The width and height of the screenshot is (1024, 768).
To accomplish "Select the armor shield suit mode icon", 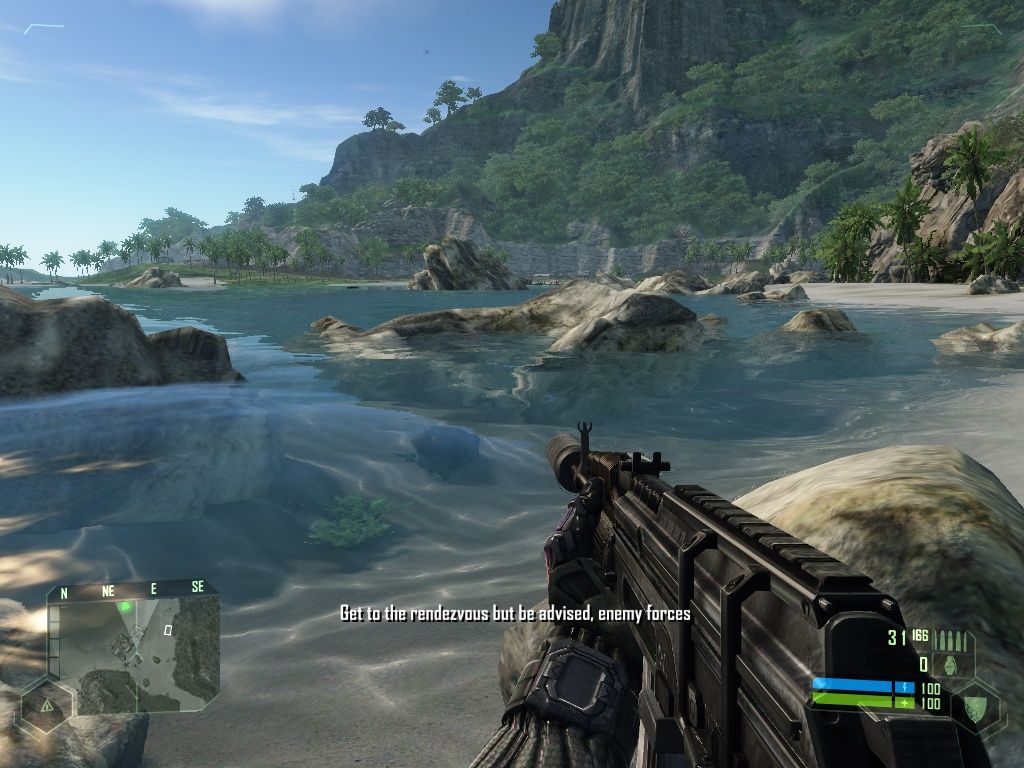I will tap(973, 704).
